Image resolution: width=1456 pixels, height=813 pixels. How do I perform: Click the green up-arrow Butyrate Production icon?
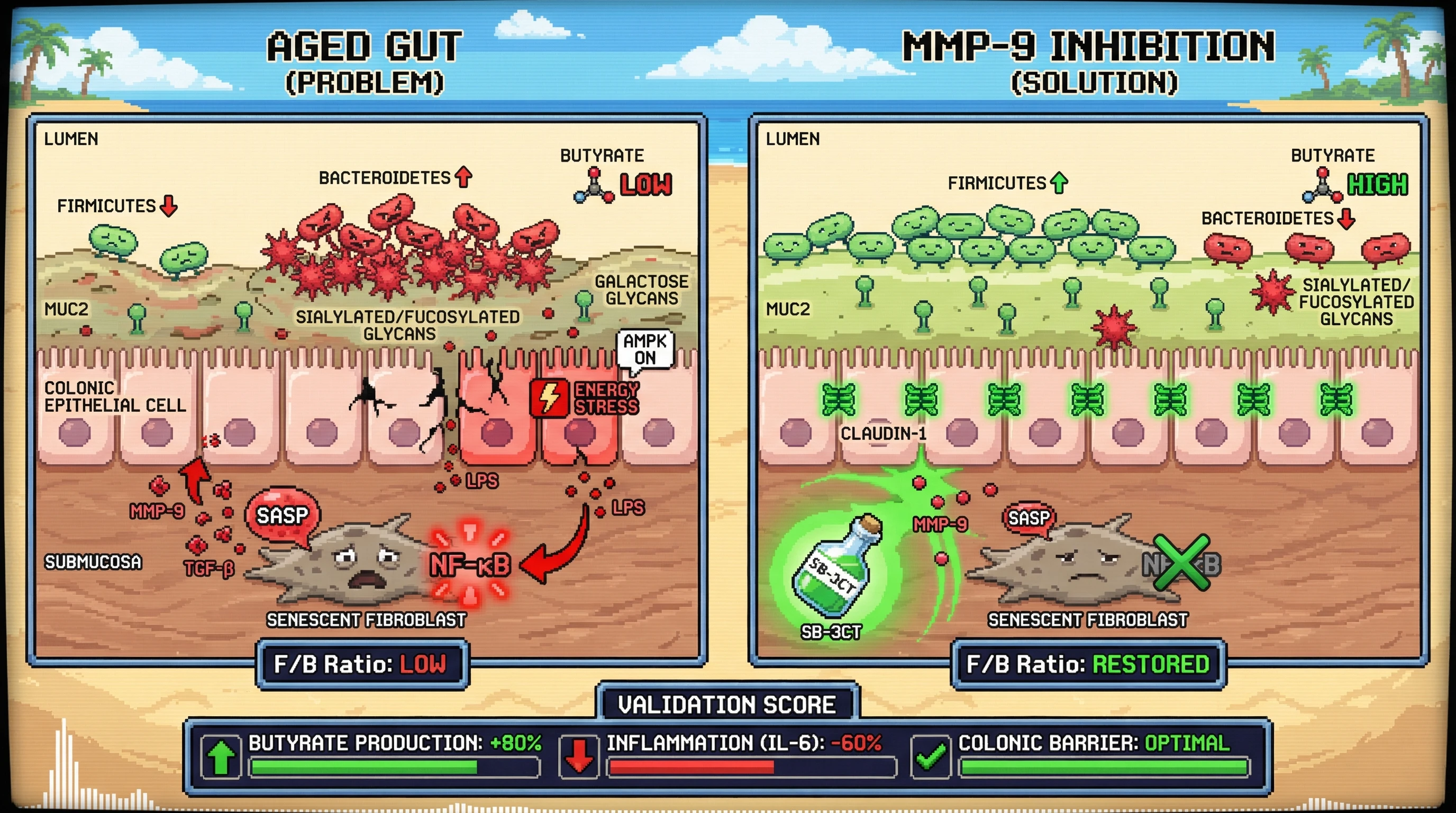click(x=221, y=756)
